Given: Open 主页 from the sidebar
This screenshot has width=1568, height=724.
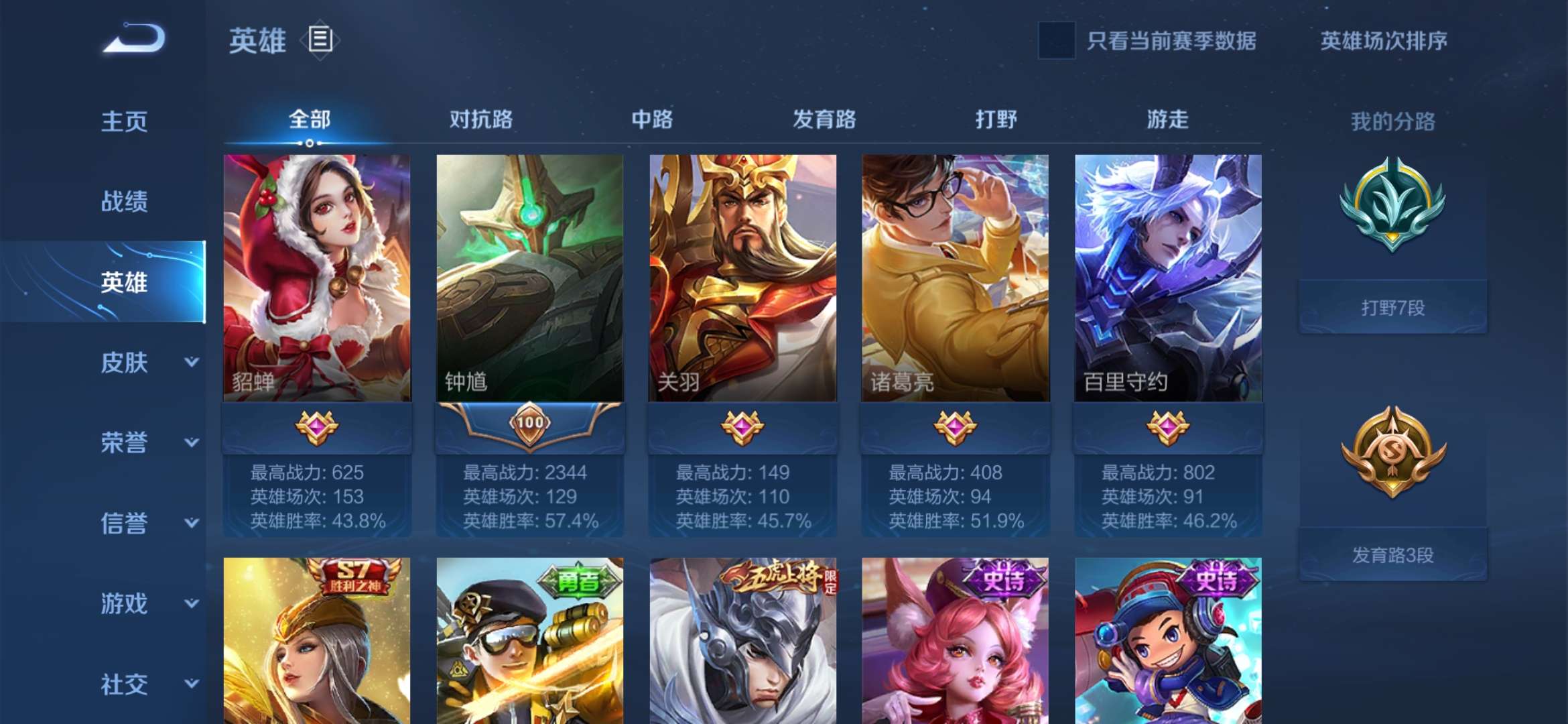Looking at the screenshot, I should pos(123,121).
